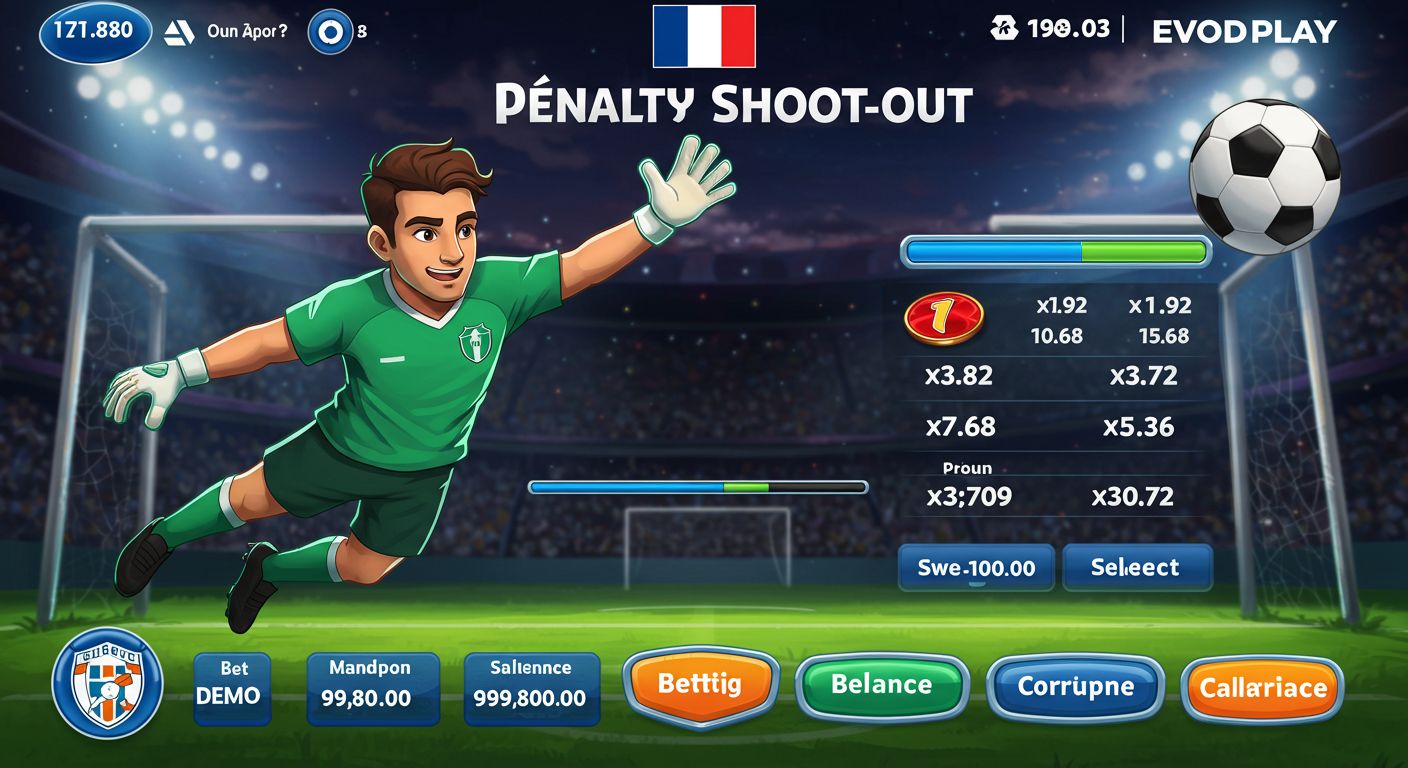The width and height of the screenshot is (1408, 768).
Task: Select the x30.72 multiplier
Action: (x=1132, y=496)
